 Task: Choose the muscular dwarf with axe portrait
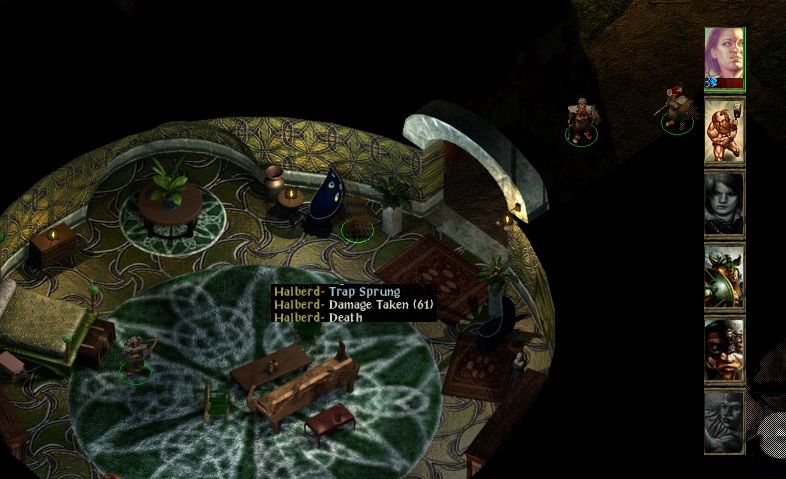[x=724, y=131]
